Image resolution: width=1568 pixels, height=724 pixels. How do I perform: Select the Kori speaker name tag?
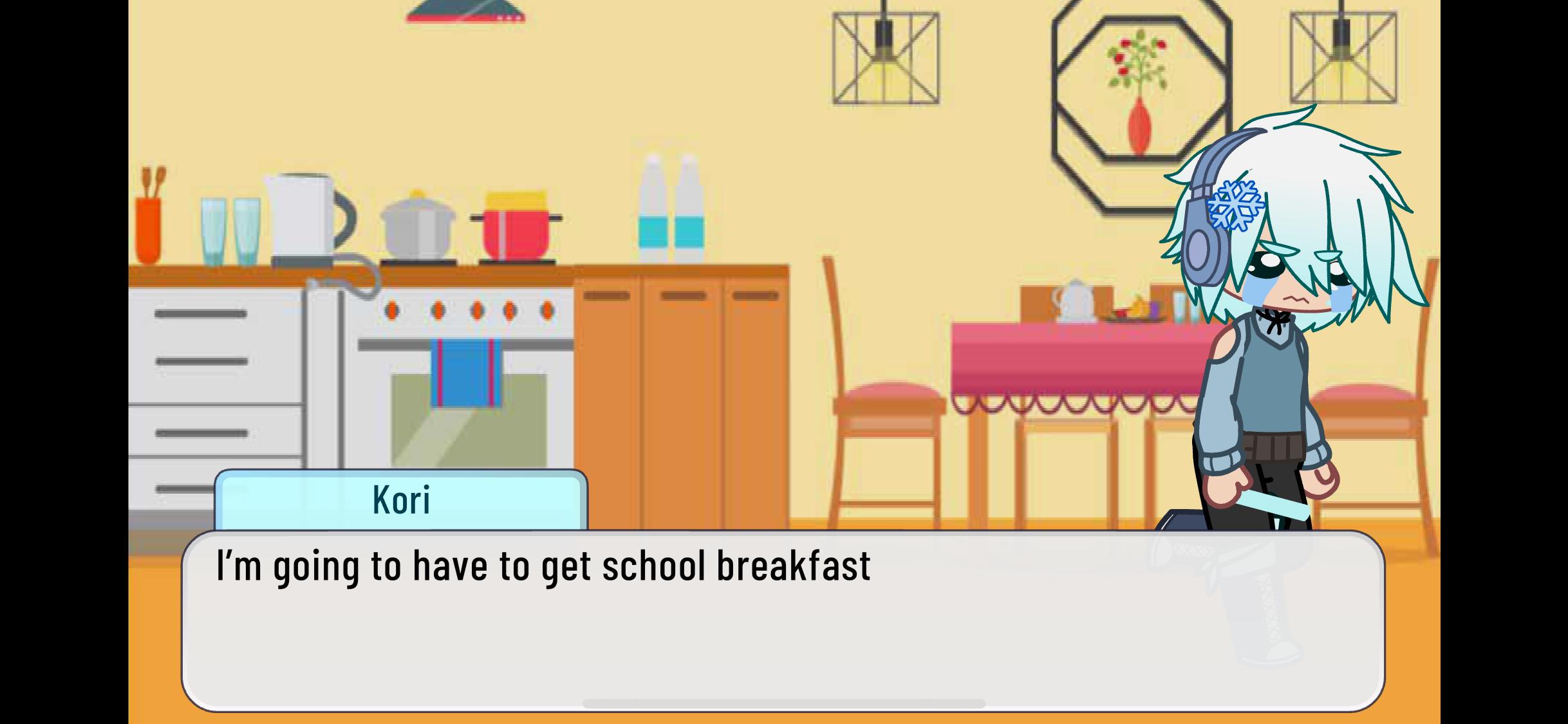400,500
